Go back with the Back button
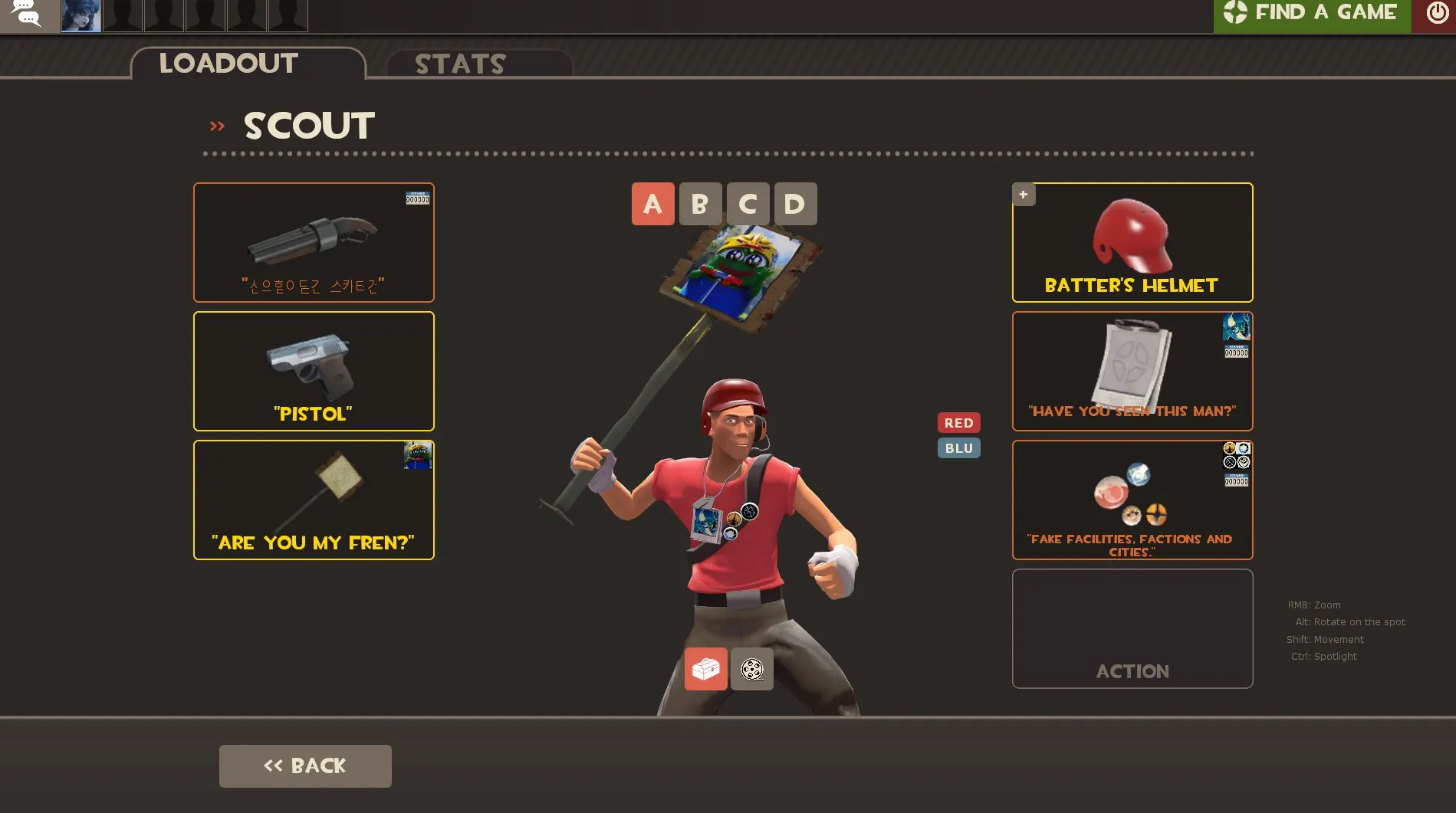The width and height of the screenshot is (1456, 813). (305, 765)
